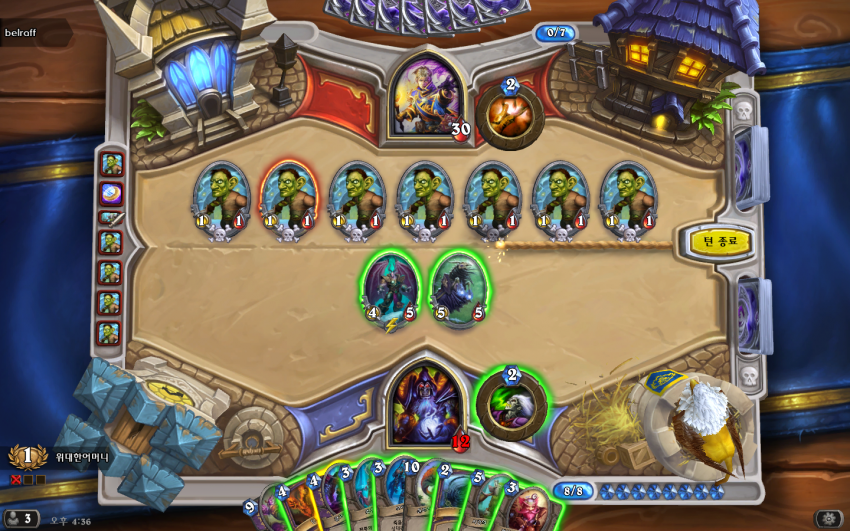Select the friendly 5/5 dark-robed minion
This screenshot has height=531, width=850.
click(x=459, y=288)
